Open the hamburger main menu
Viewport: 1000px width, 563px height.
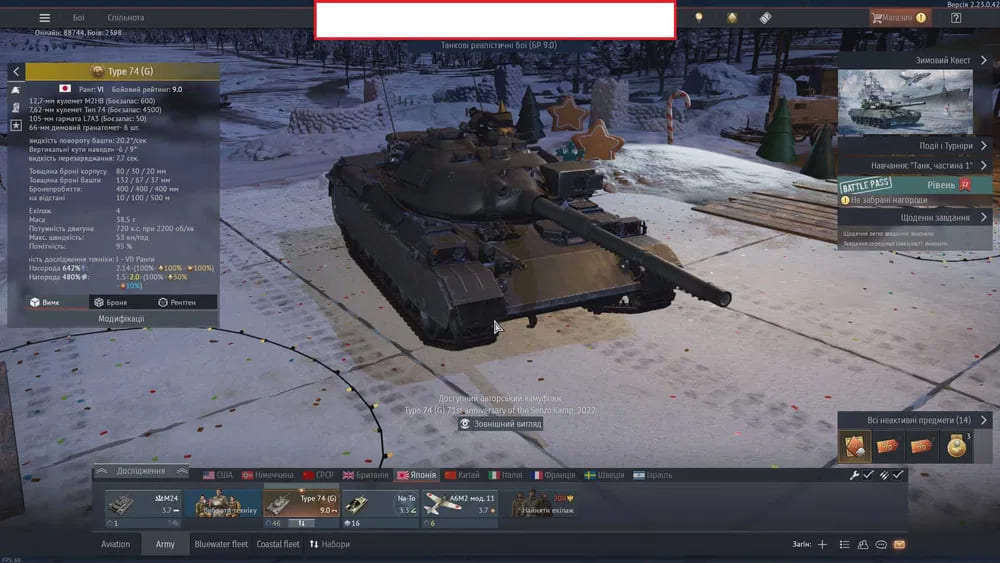click(44, 18)
